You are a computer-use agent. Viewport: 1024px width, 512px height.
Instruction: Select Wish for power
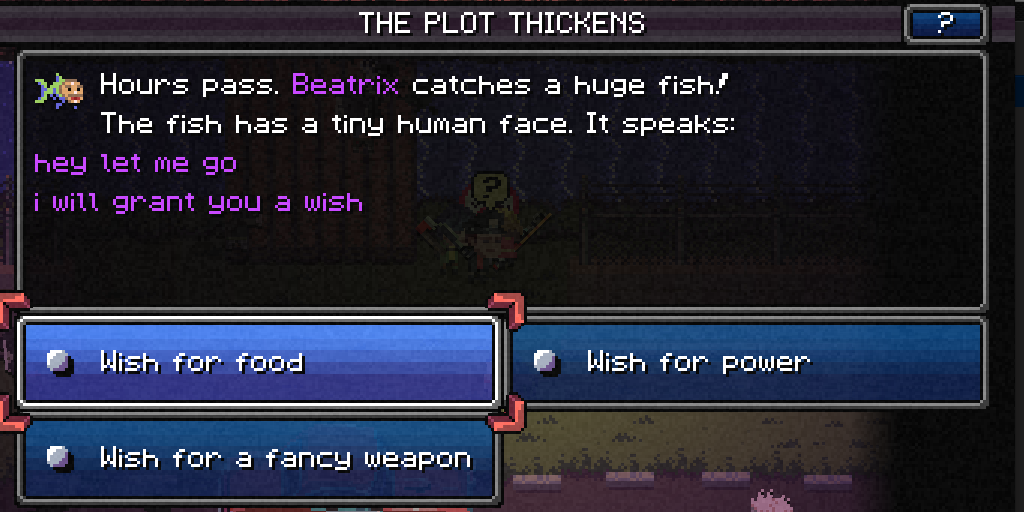tap(748, 362)
